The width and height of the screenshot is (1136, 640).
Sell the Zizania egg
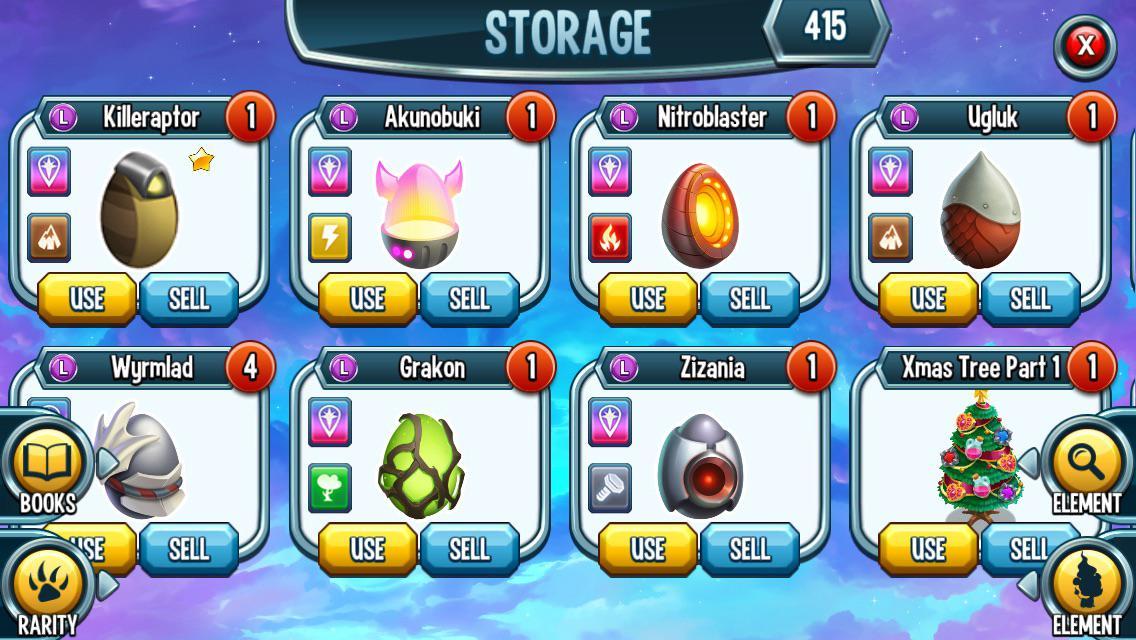click(x=749, y=548)
